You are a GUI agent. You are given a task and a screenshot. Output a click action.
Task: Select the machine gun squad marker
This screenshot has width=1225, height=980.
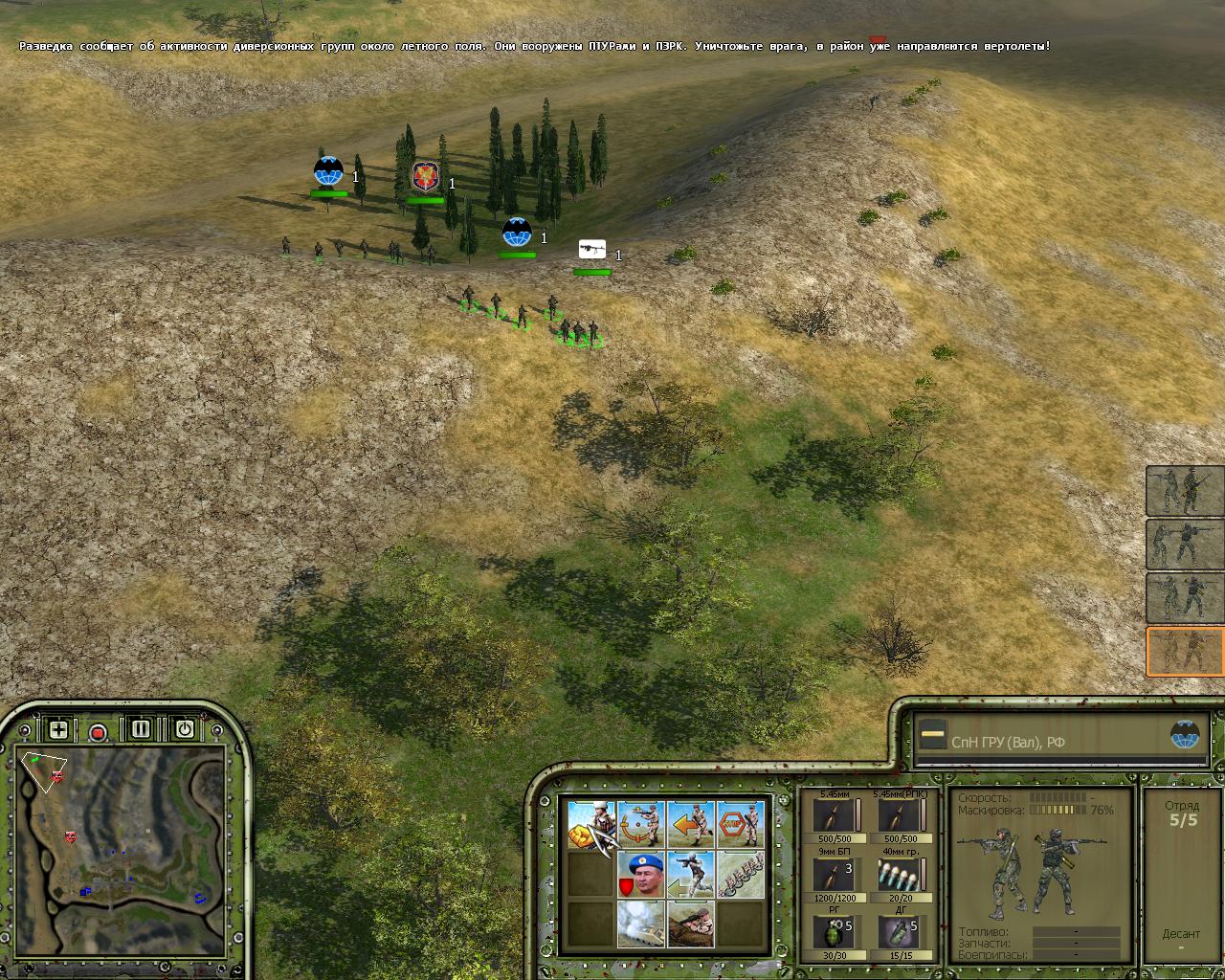(592, 250)
